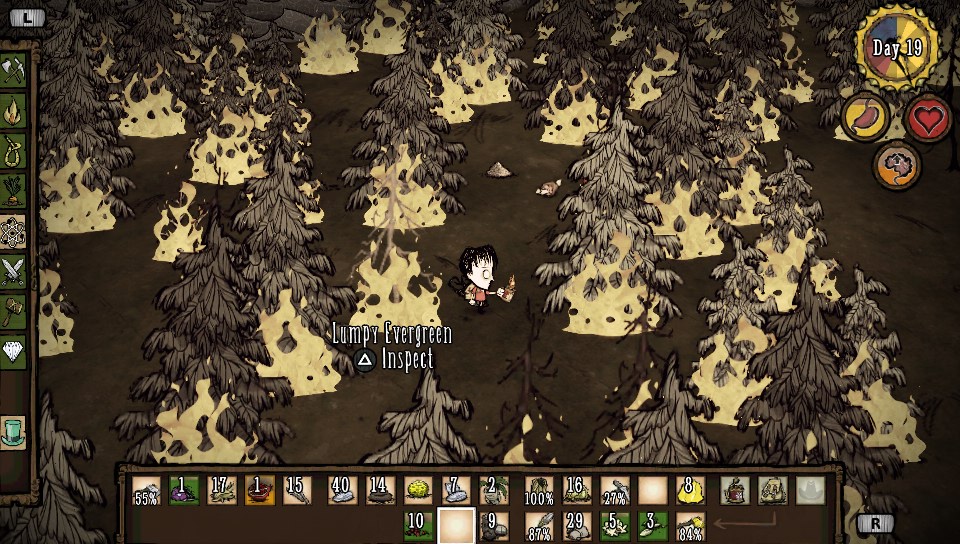Pick the inventory stack showing 29

pyautogui.click(x=575, y=525)
